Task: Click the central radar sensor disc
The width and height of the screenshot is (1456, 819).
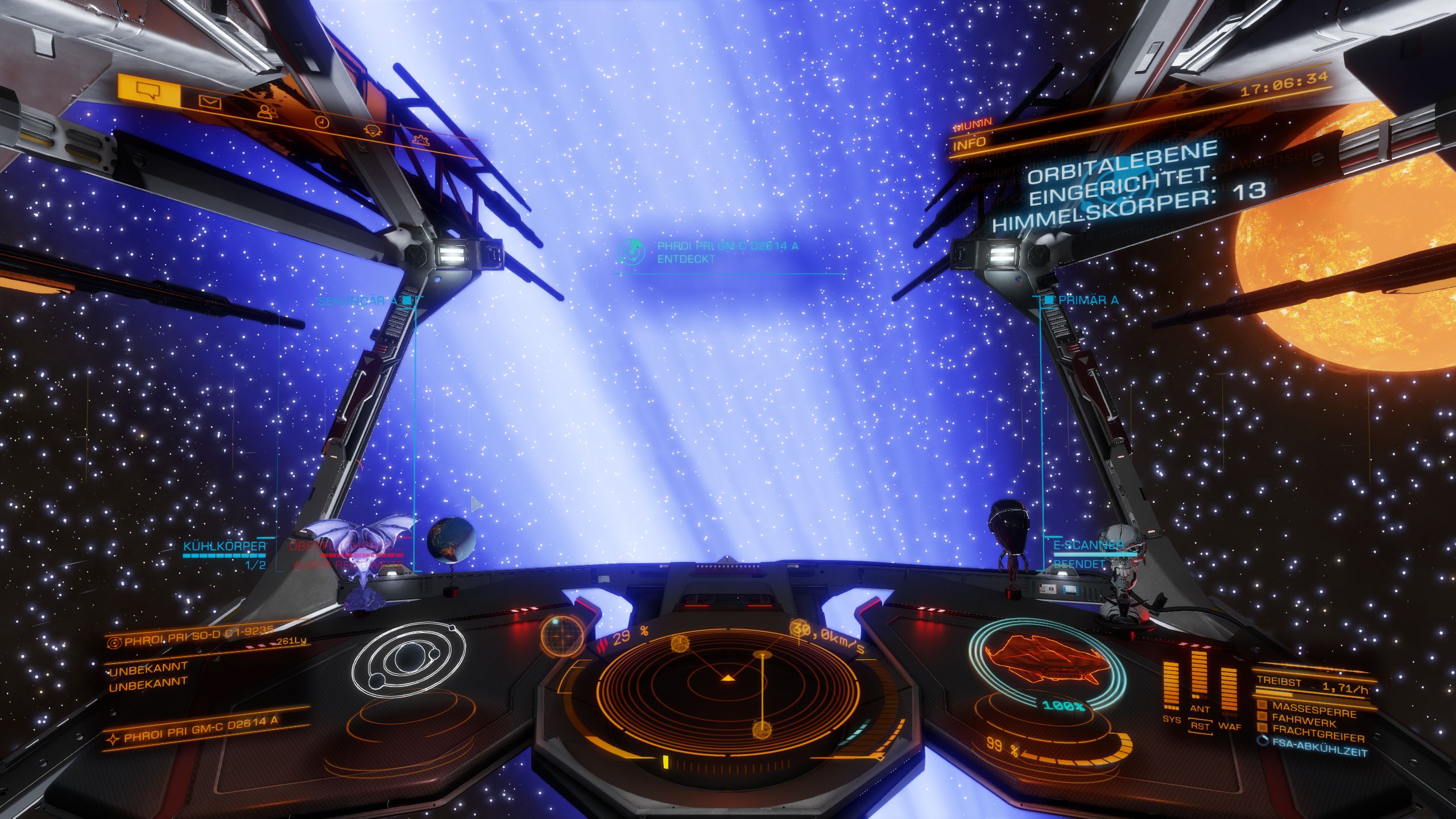Action: pos(727,687)
